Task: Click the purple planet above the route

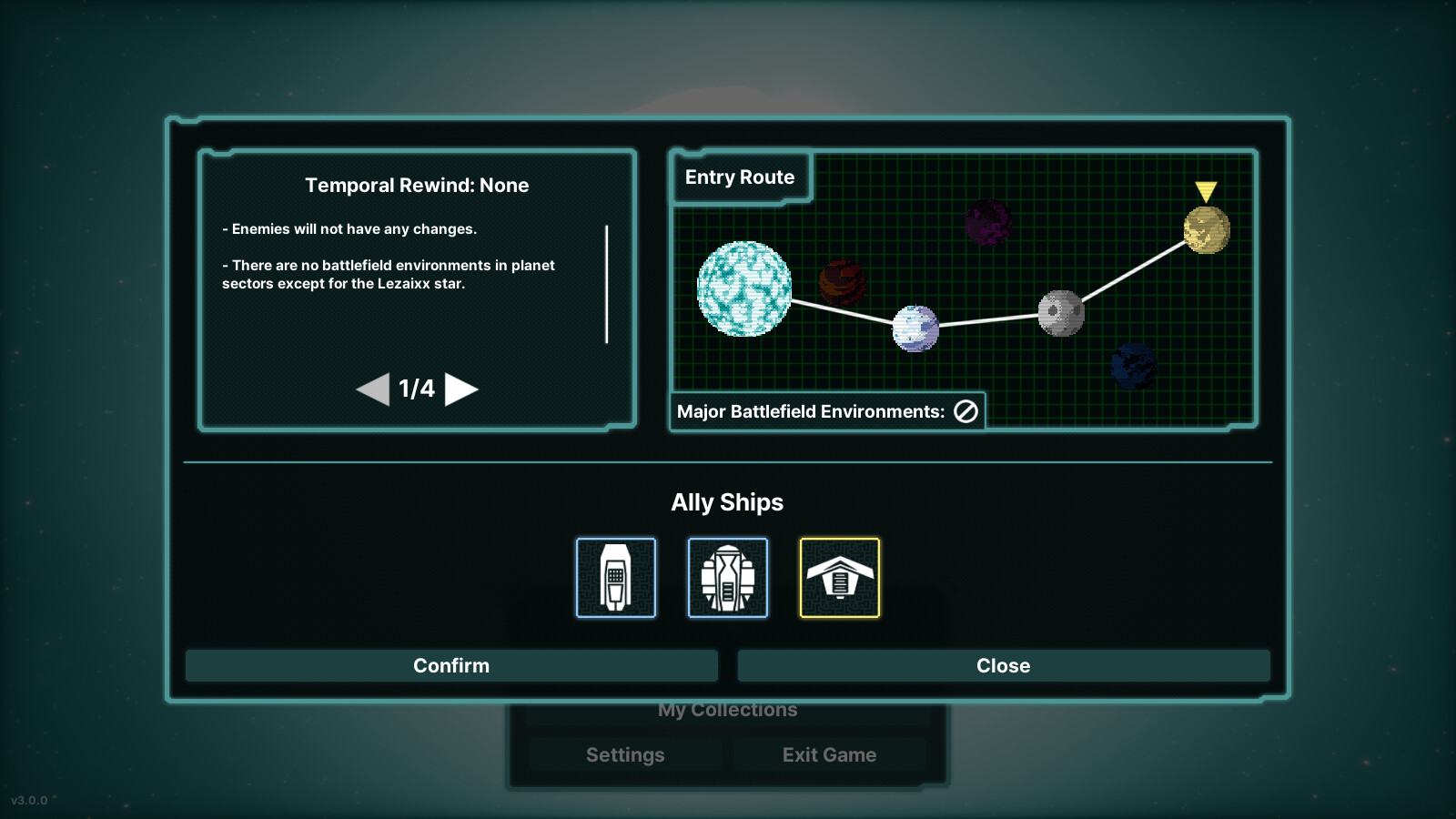Action: (989, 222)
